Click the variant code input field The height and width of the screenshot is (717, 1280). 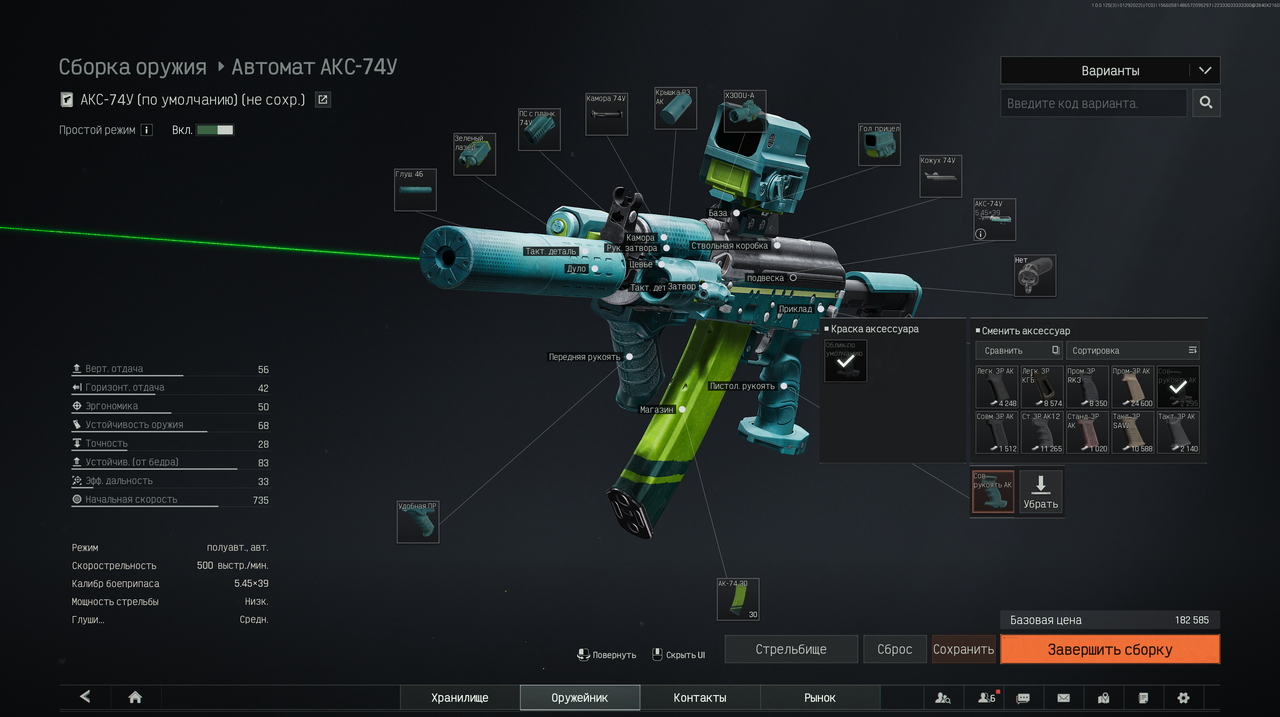(1093, 103)
